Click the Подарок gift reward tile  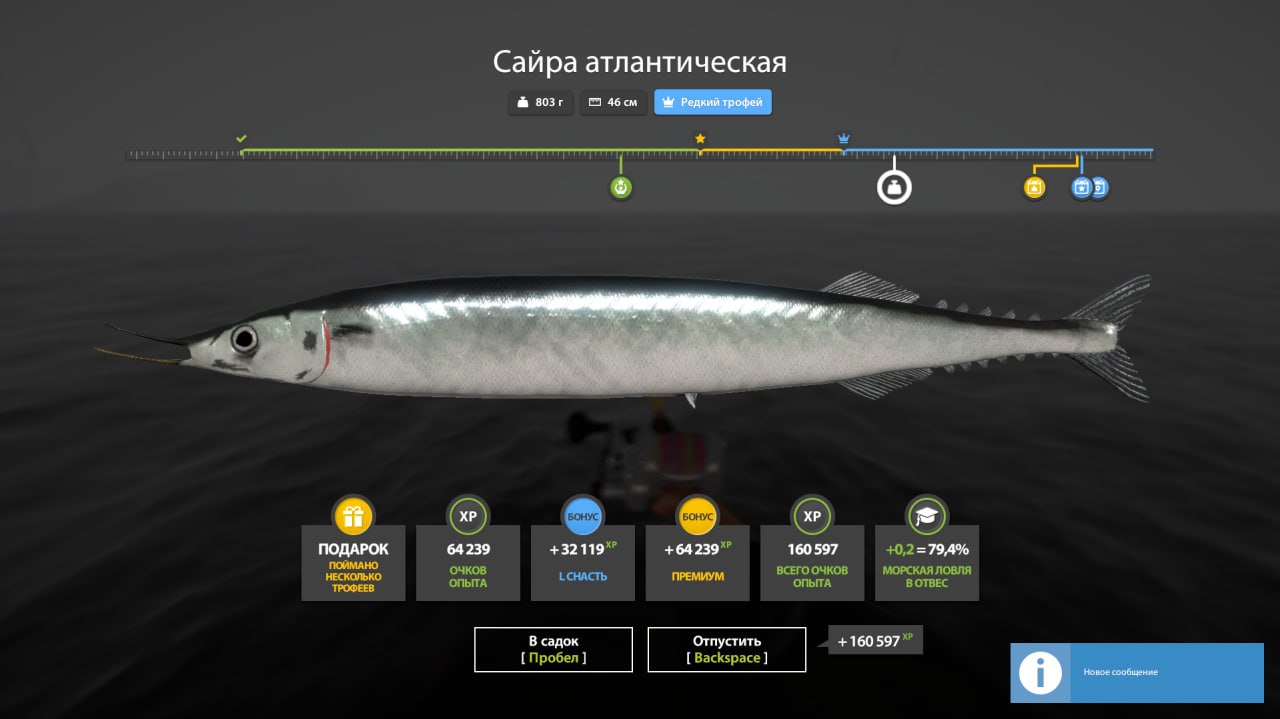click(x=353, y=561)
